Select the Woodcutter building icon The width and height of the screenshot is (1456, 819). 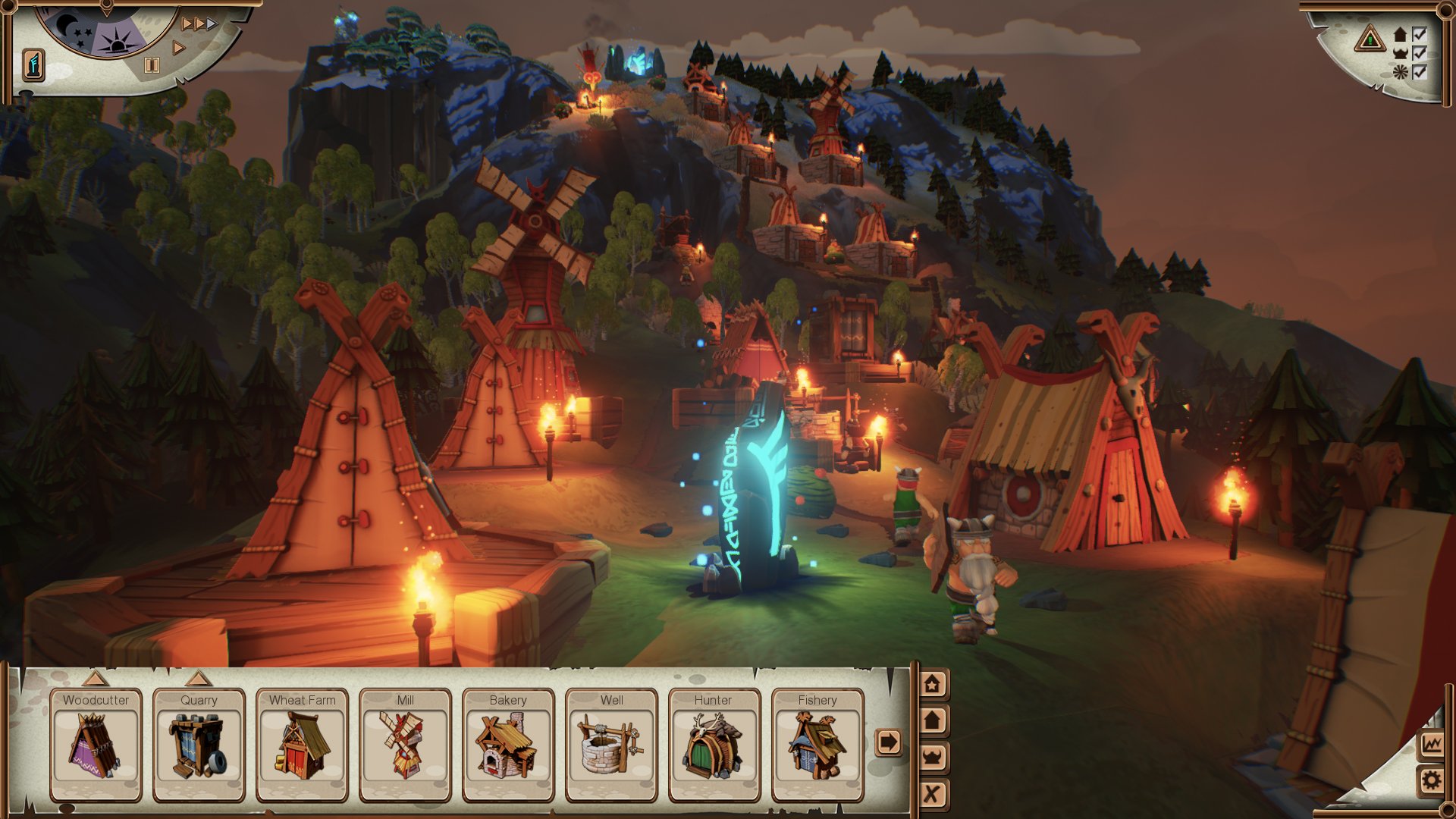pyautogui.click(x=96, y=747)
